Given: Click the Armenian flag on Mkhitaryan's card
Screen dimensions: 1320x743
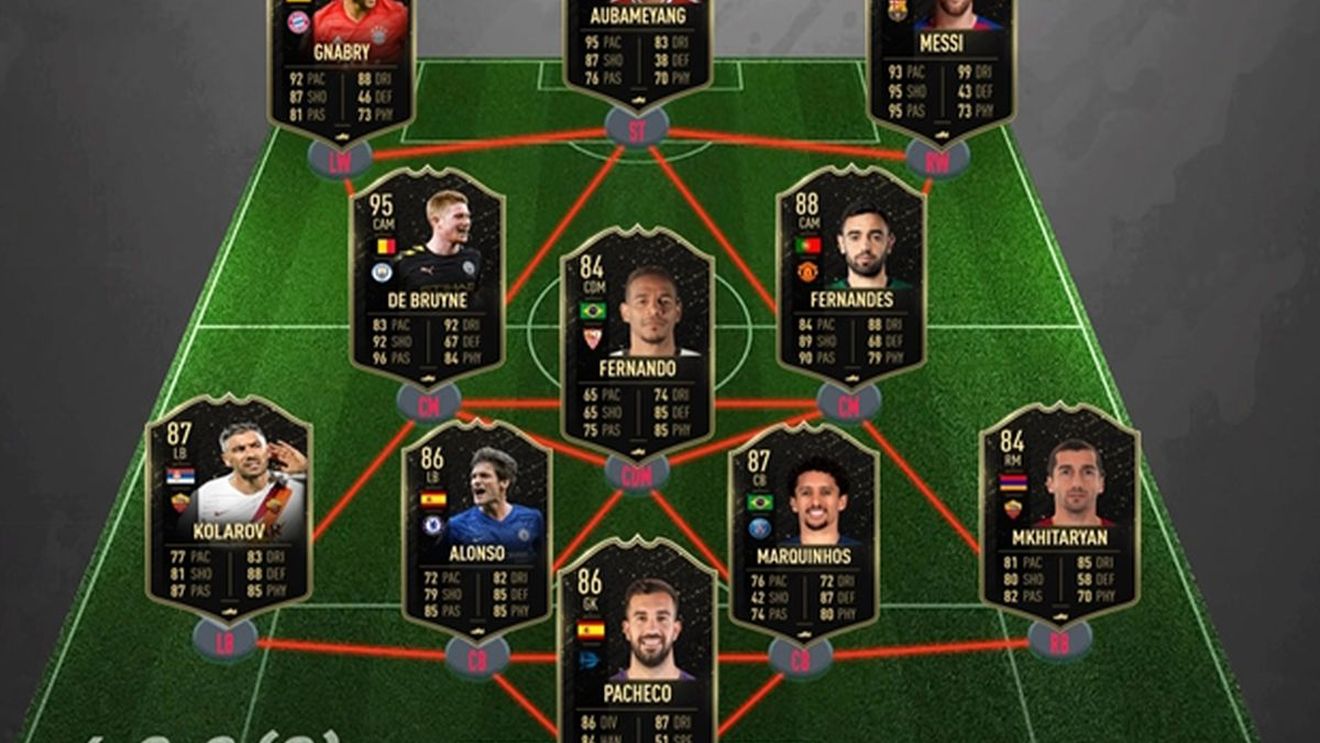Looking at the screenshot, I should click(1013, 481).
